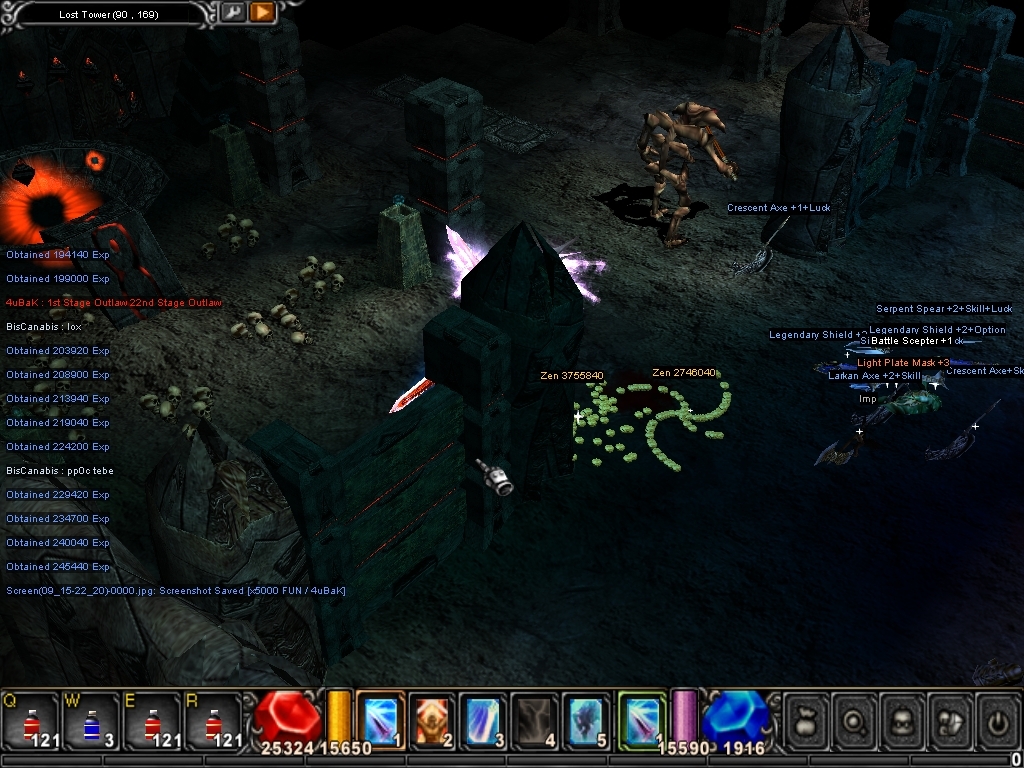Open the system menu power button
This screenshot has width=1024, height=768.
[x=997, y=720]
